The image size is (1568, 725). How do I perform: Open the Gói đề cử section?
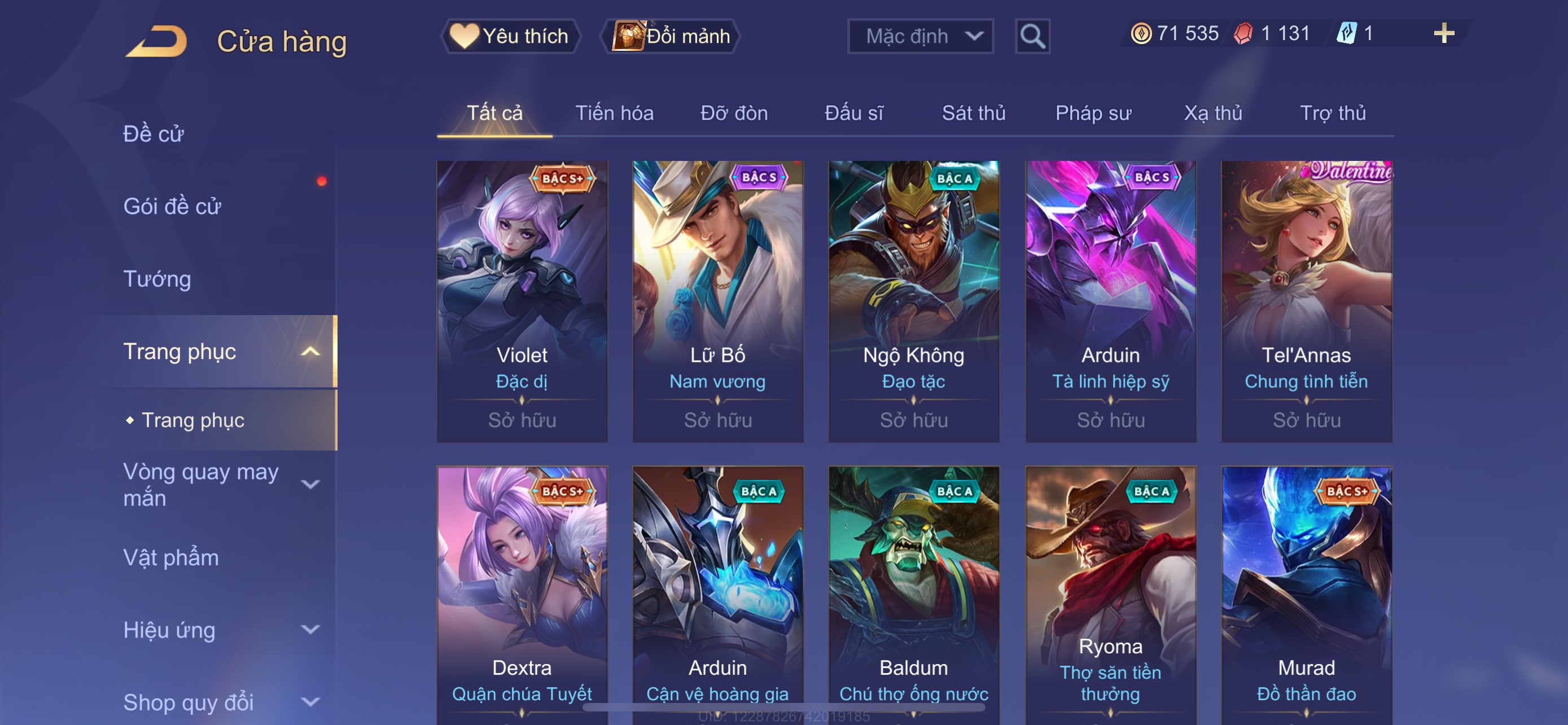pyautogui.click(x=172, y=206)
